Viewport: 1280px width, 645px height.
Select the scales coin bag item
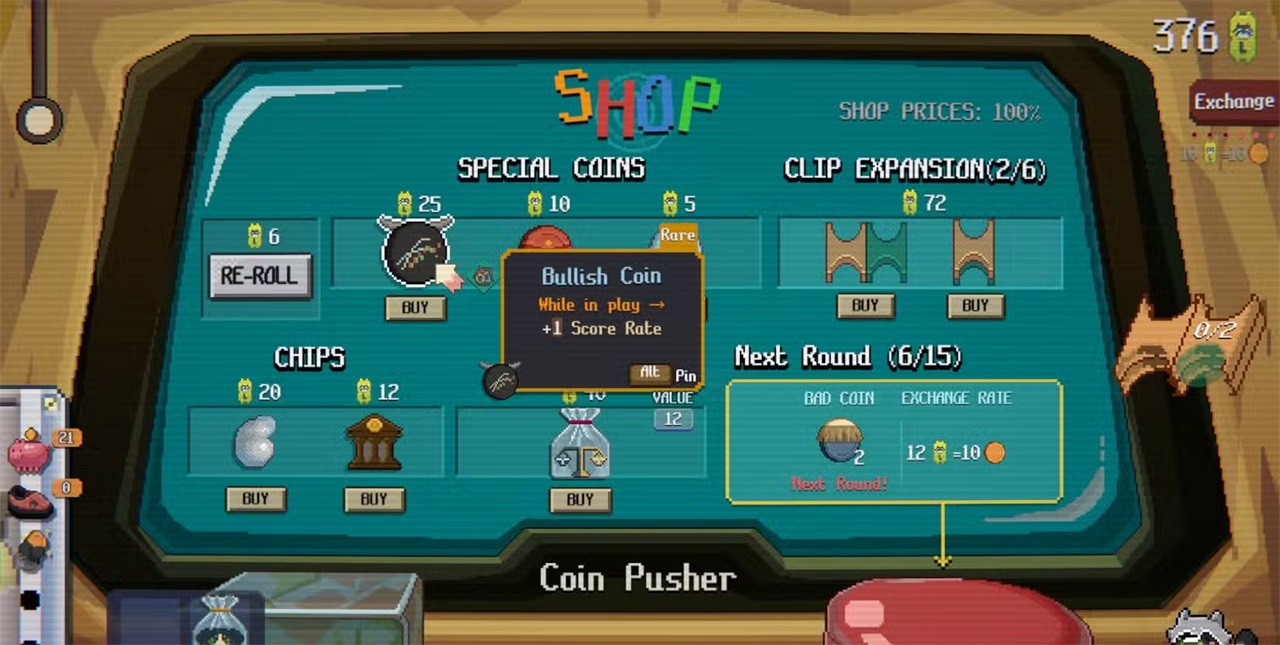[x=580, y=445]
